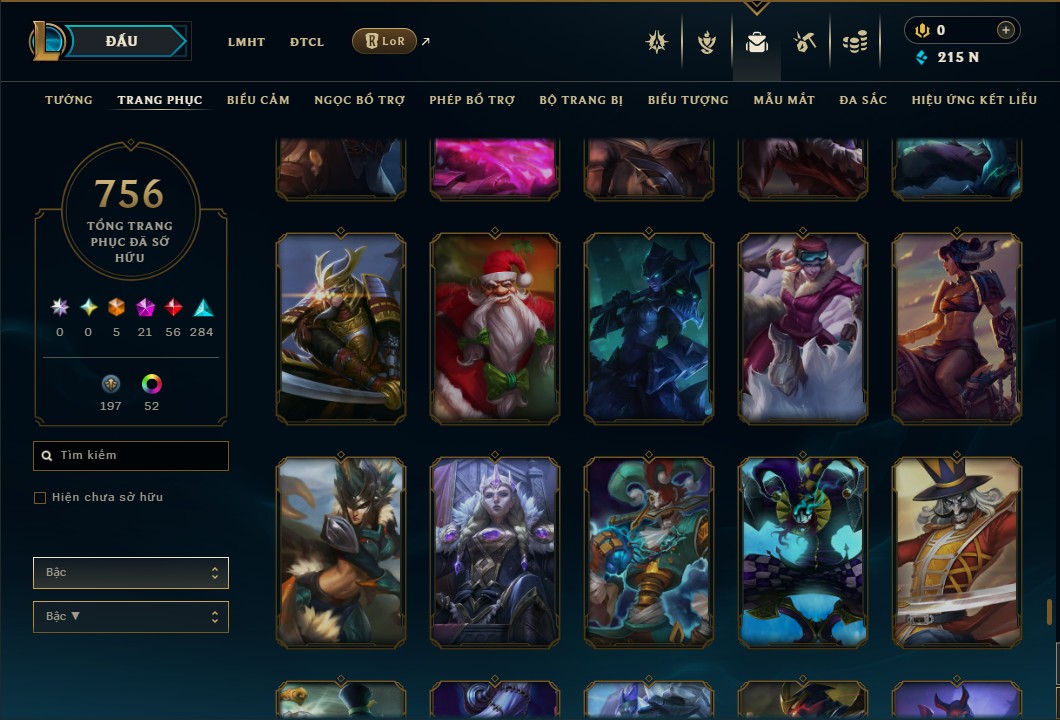Toggle the Hiện chưa sở hữu checkbox

(40, 498)
